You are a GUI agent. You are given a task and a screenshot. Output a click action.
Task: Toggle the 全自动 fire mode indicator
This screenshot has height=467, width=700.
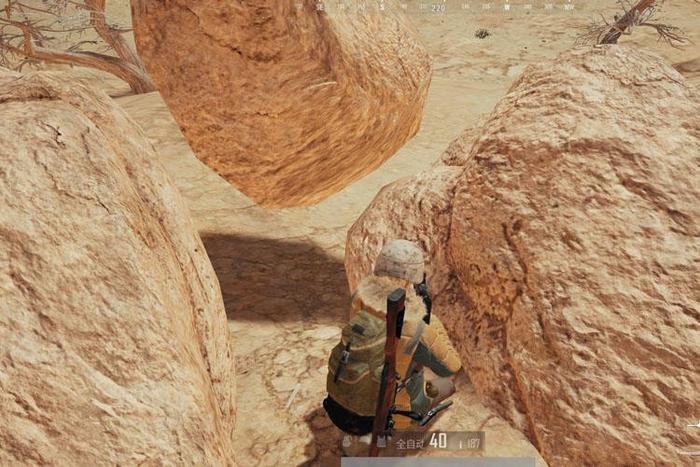[x=409, y=441]
